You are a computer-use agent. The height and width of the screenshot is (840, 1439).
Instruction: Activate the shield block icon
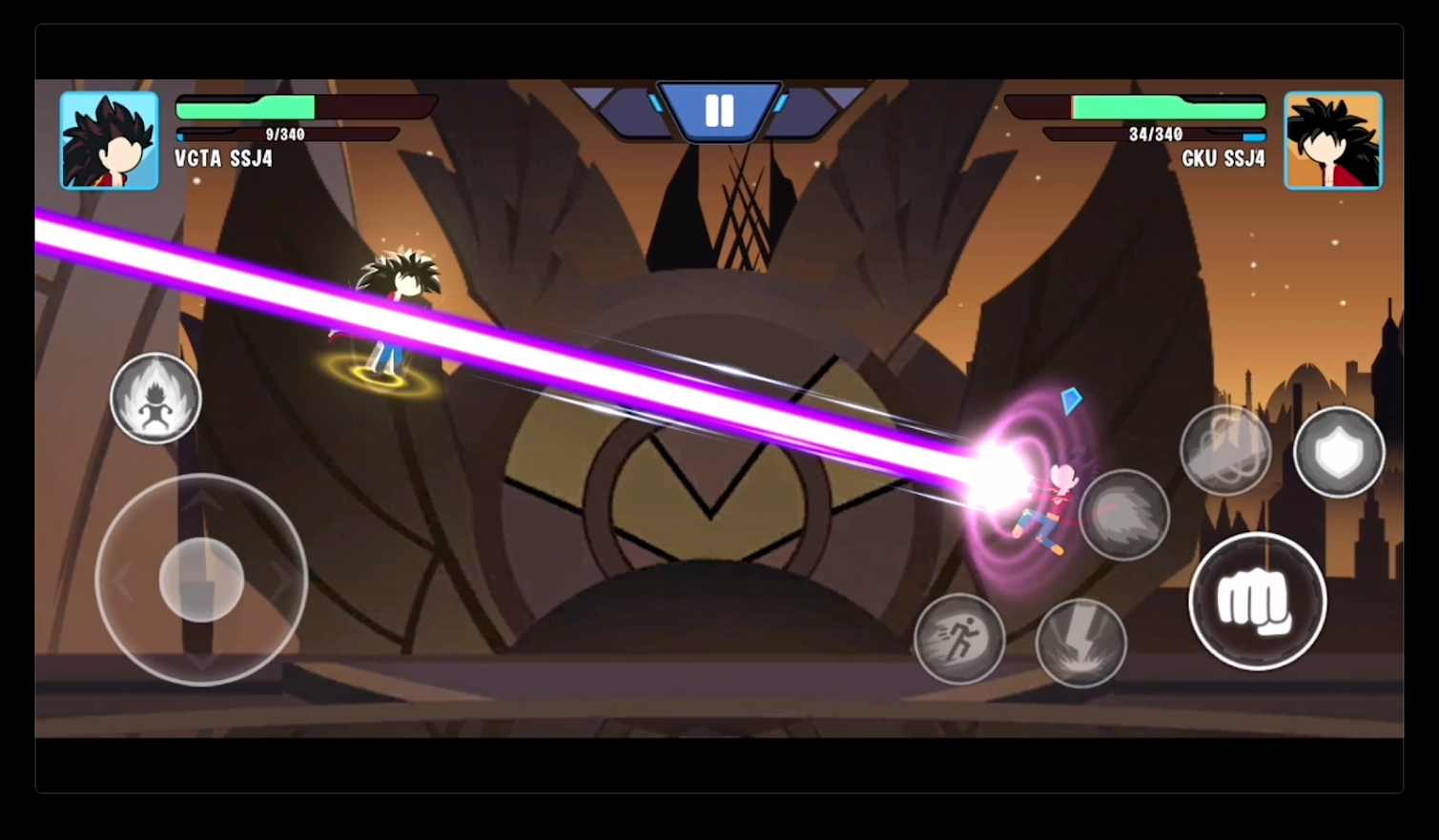1339,451
